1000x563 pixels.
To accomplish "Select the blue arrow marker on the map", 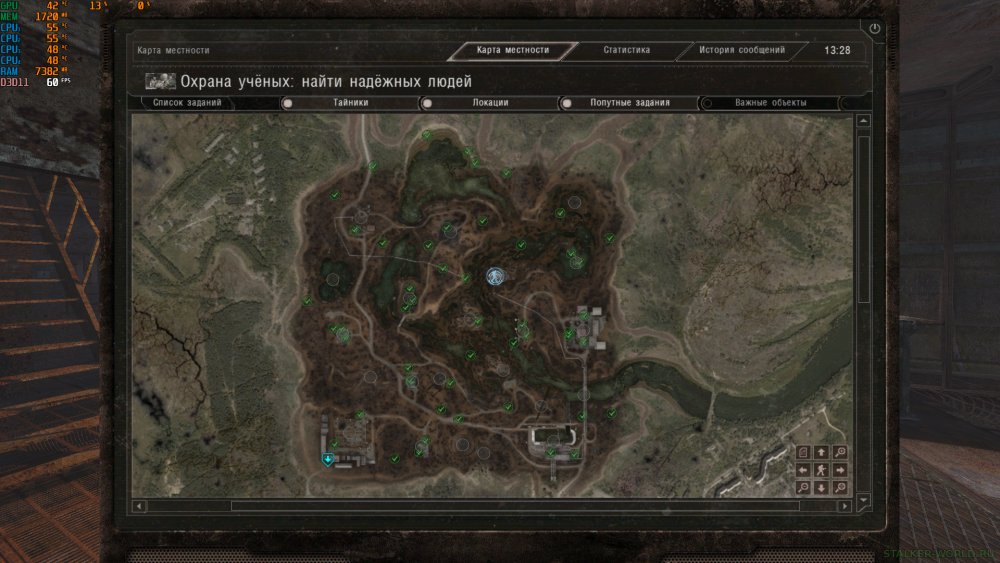I will coord(326,459).
